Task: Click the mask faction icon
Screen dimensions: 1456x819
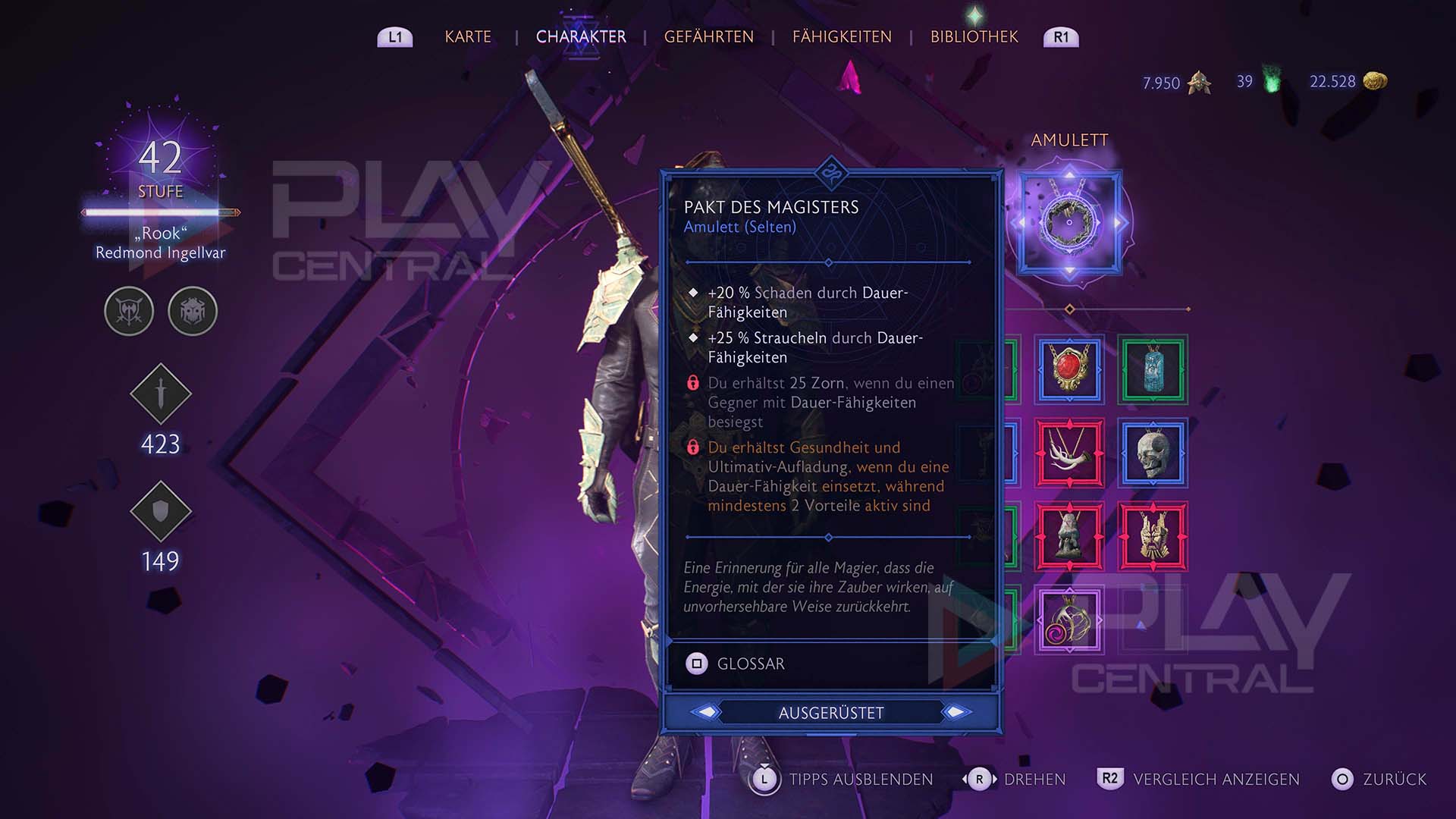Action: click(193, 311)
